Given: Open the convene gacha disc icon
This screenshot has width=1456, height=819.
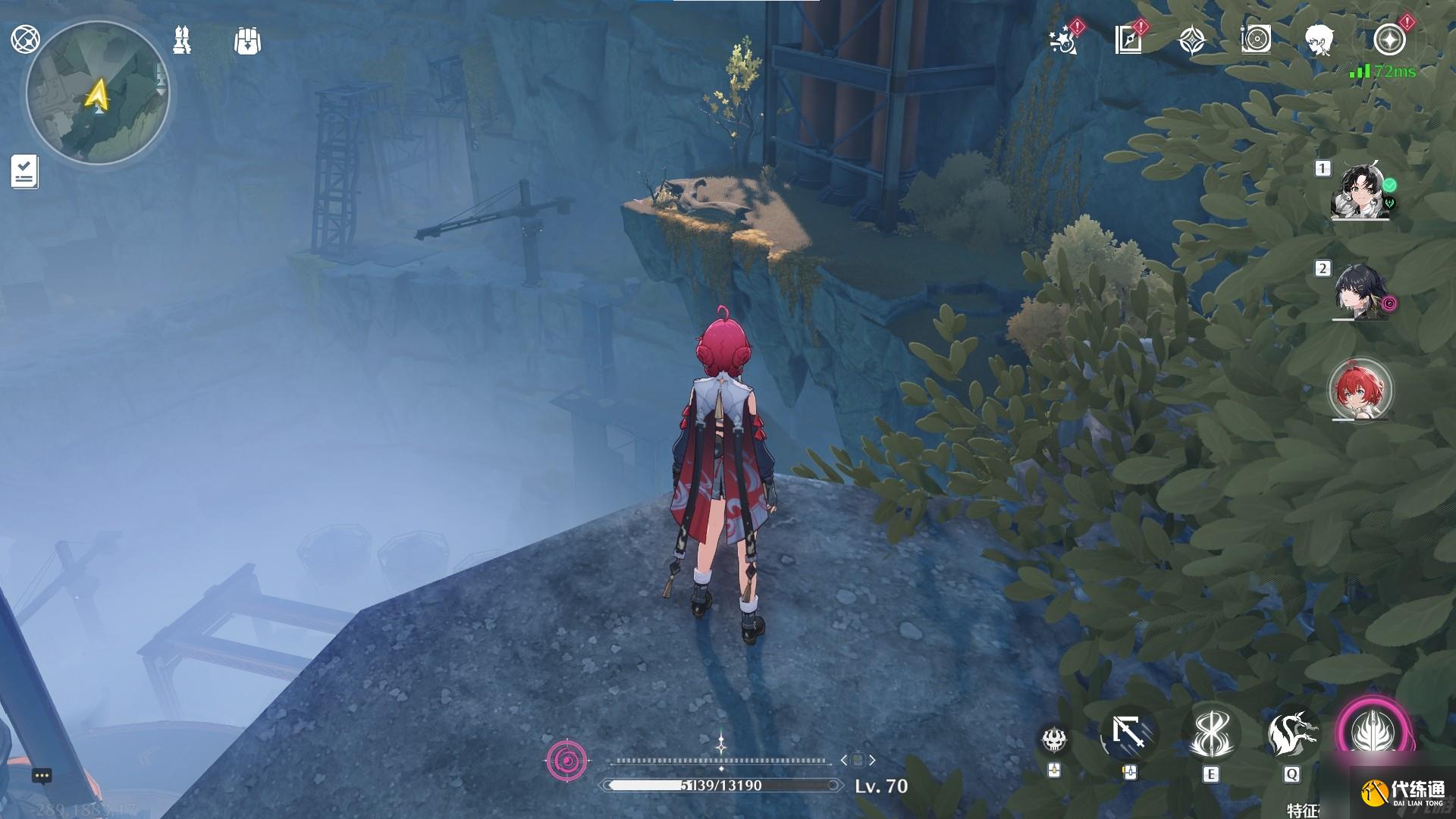Looking at the screenshot, I should point(1256,40).
